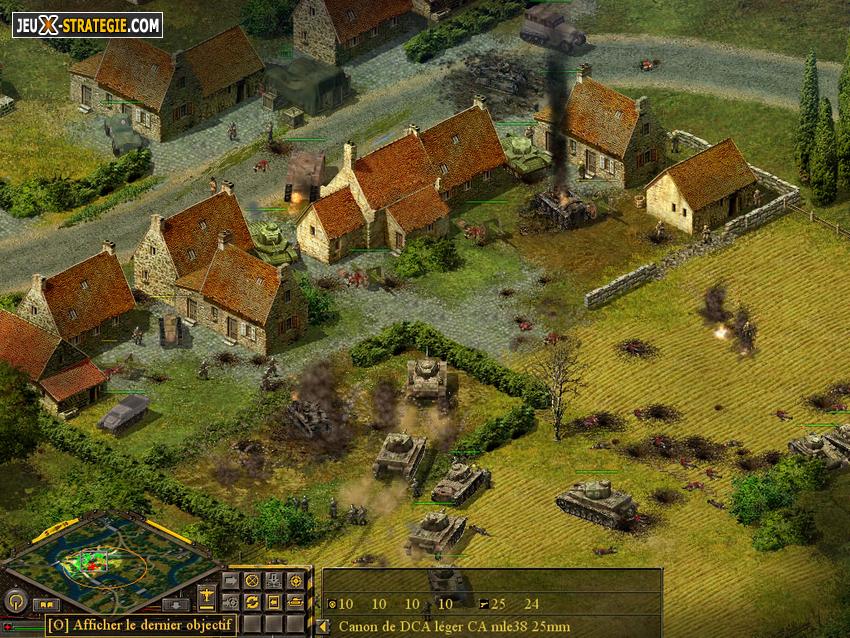
Task: Click the yellow rotating arrows command
Action: pyautogui.click(x=252, y=601)
